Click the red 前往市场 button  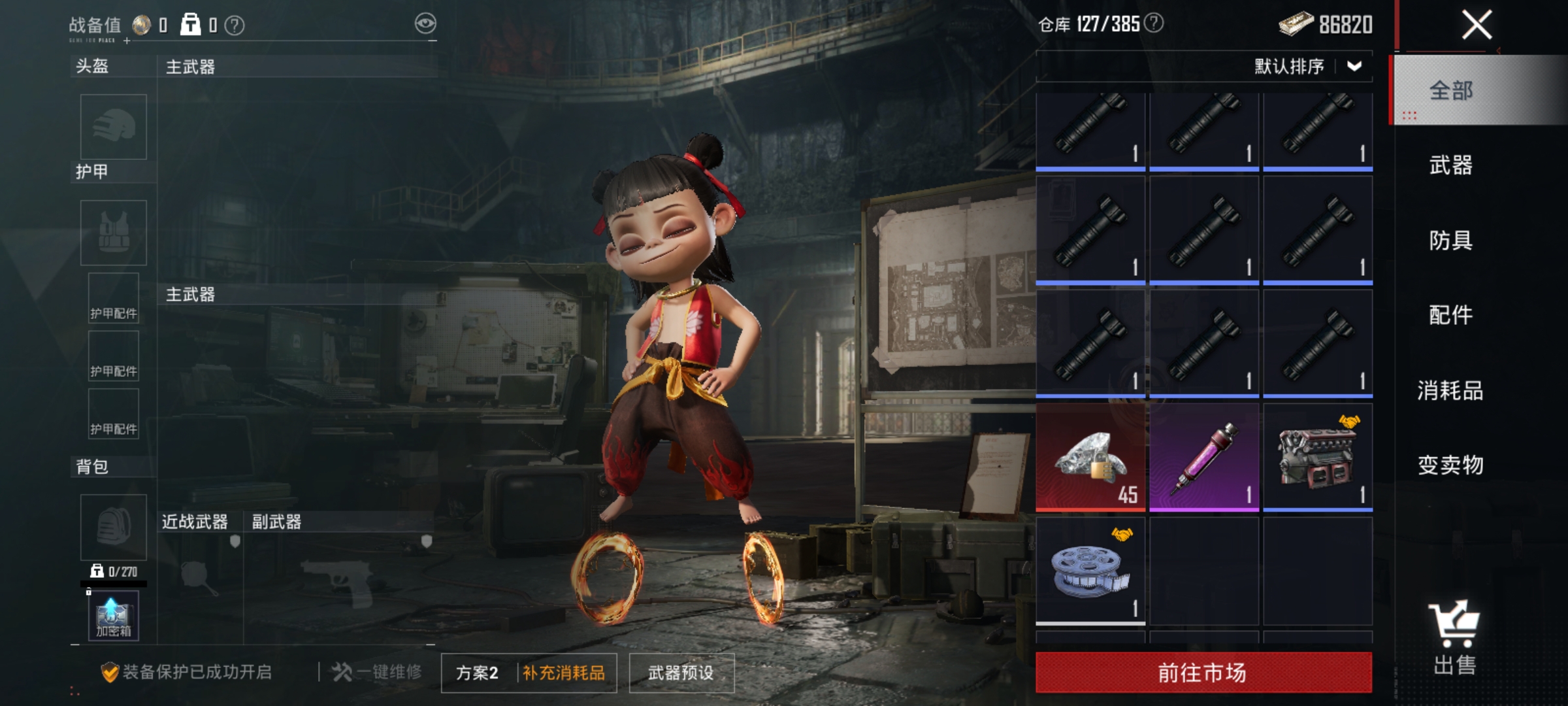[x=1203, y=672]
